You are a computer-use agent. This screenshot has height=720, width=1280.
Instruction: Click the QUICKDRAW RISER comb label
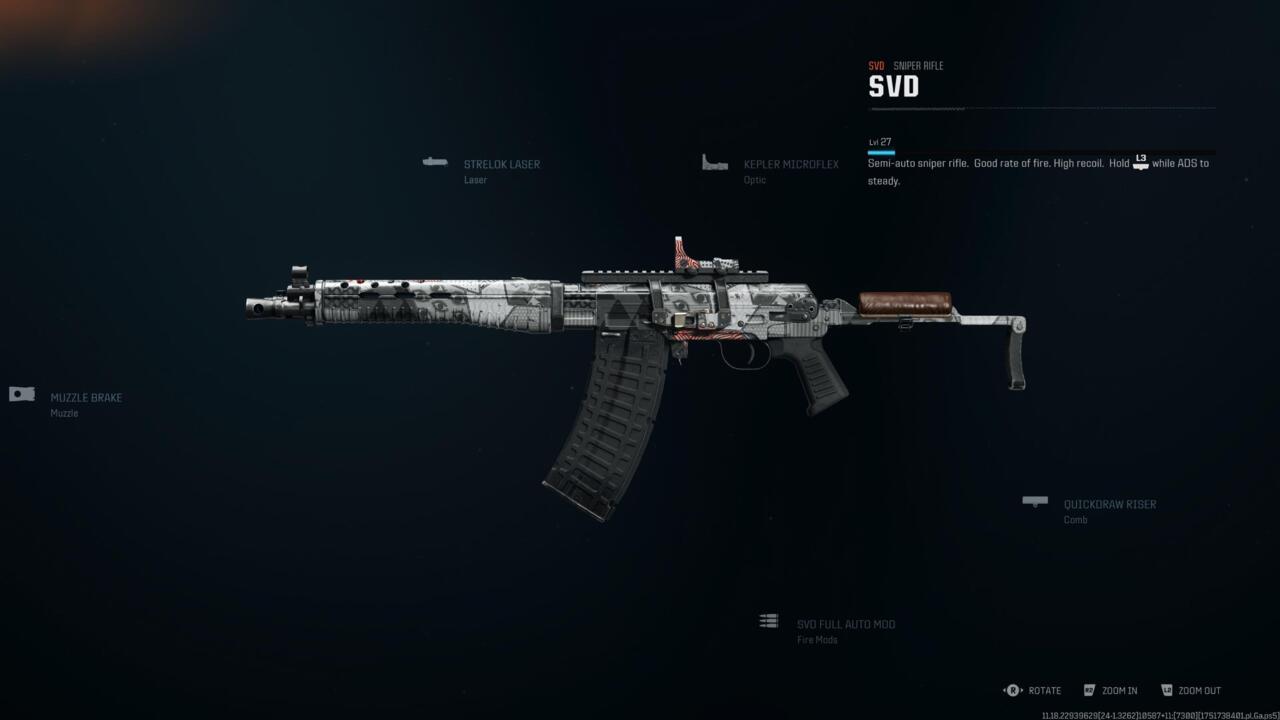1109,504
